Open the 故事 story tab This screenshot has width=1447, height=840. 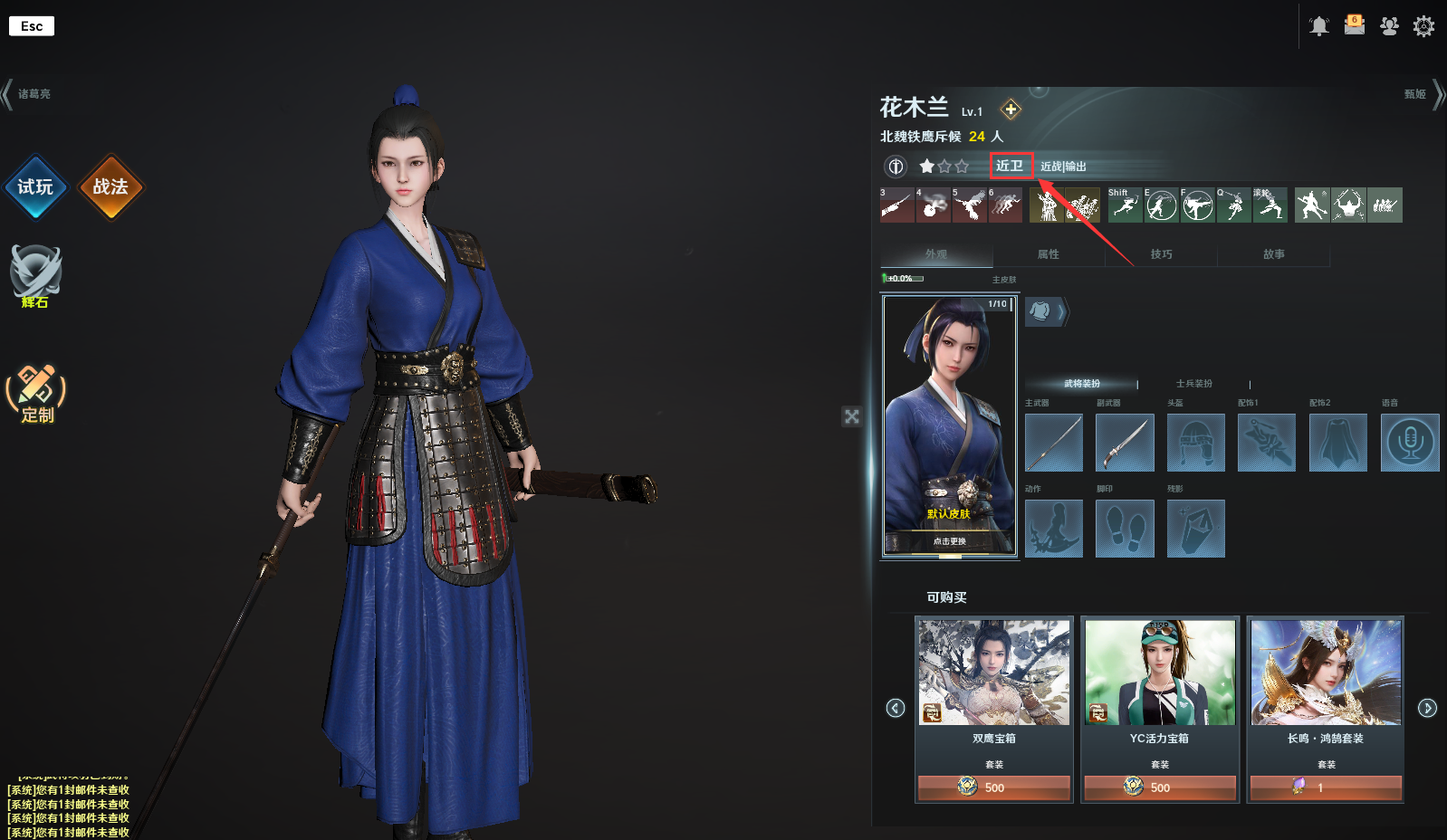click(1273, 254)
